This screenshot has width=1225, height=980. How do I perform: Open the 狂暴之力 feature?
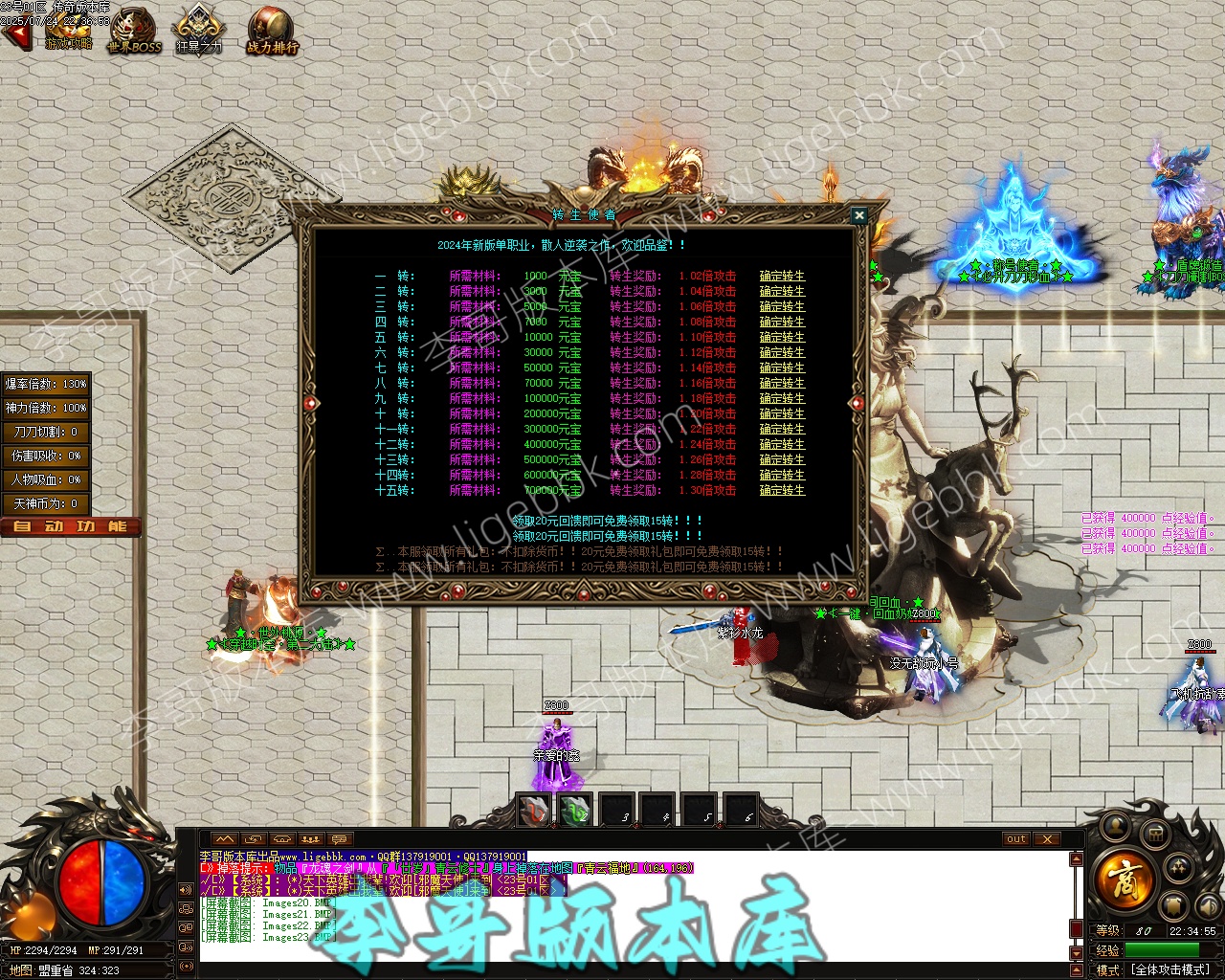click(x=198, y=29)
